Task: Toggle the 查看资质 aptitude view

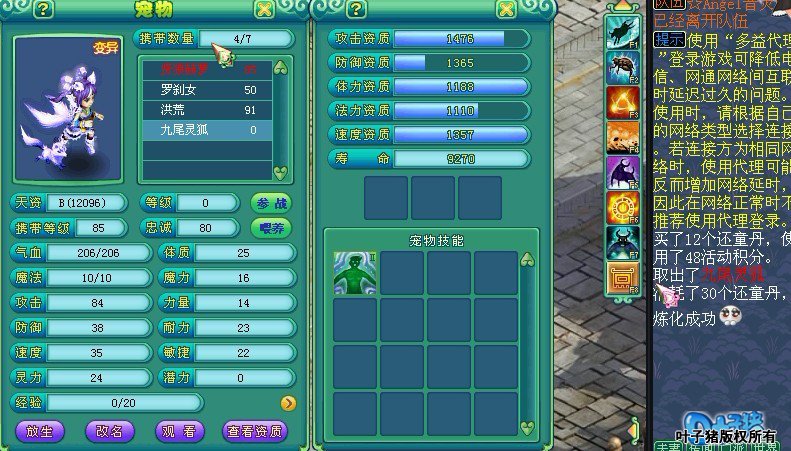Action: pos(255,431)
